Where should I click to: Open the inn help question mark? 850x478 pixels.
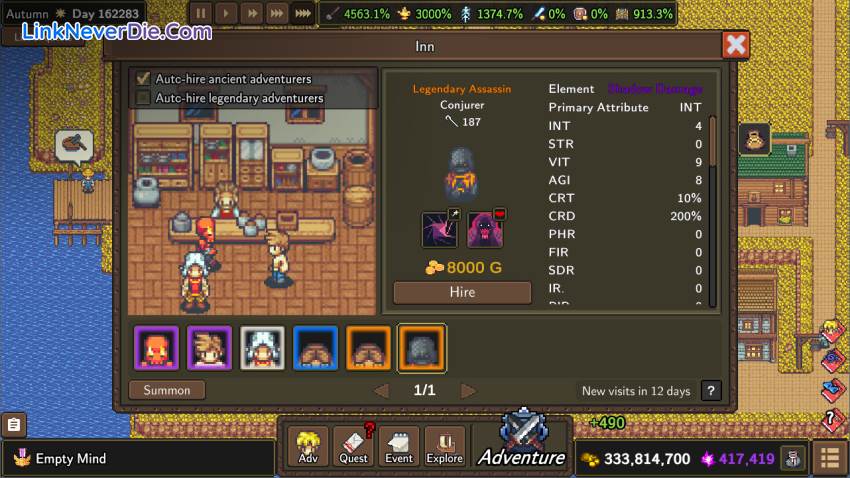tap(711, 391)
